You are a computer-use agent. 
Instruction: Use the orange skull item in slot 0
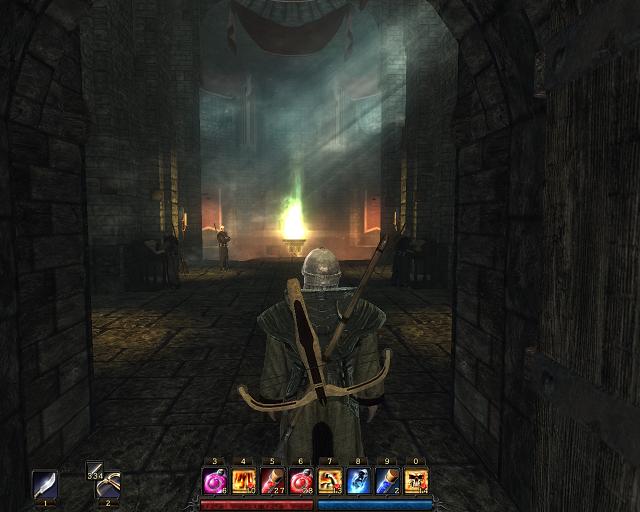[x=416, y=481]
